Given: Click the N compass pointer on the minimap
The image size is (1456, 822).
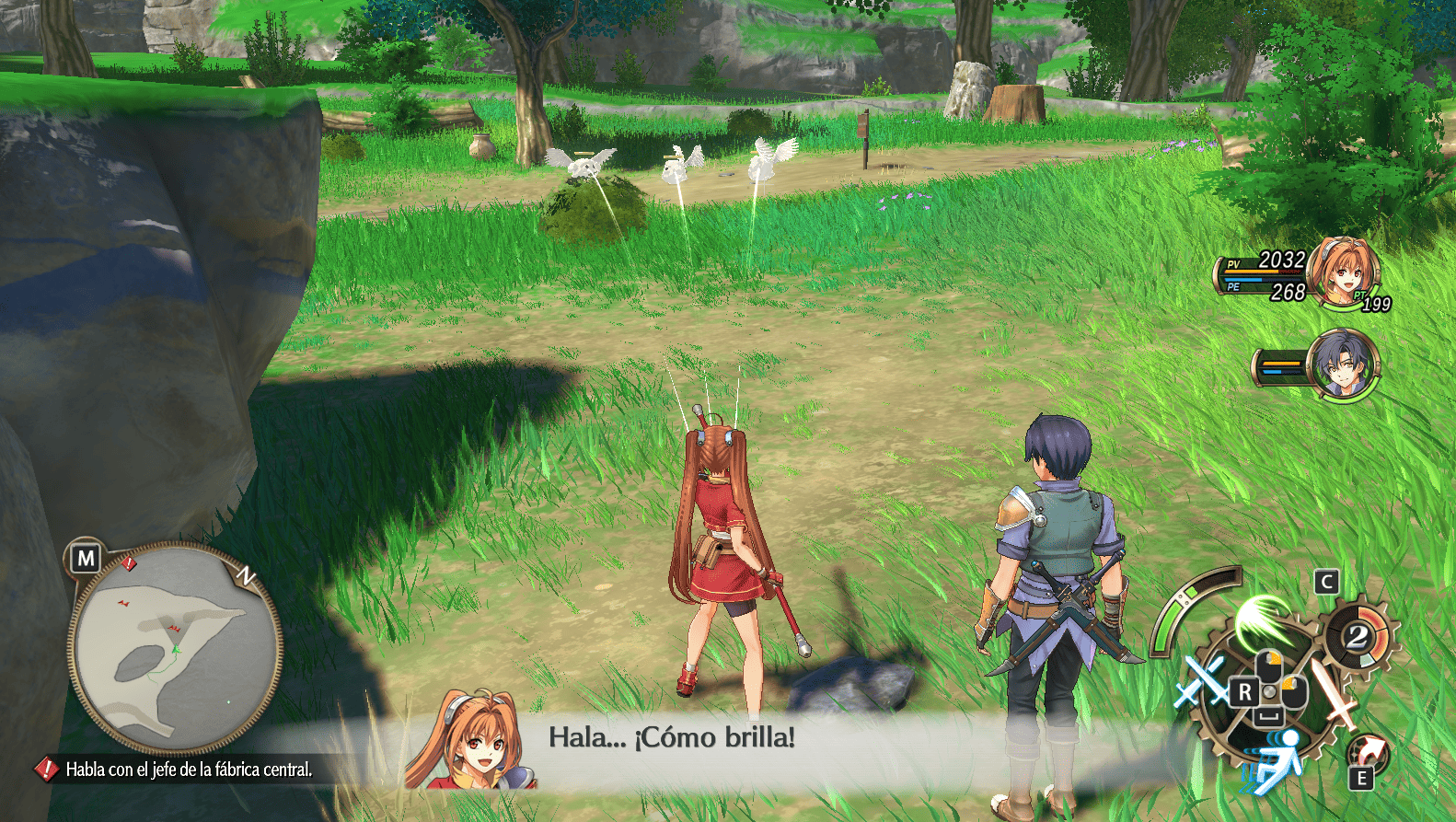Looking at the screenshot, I should [247, 576].
